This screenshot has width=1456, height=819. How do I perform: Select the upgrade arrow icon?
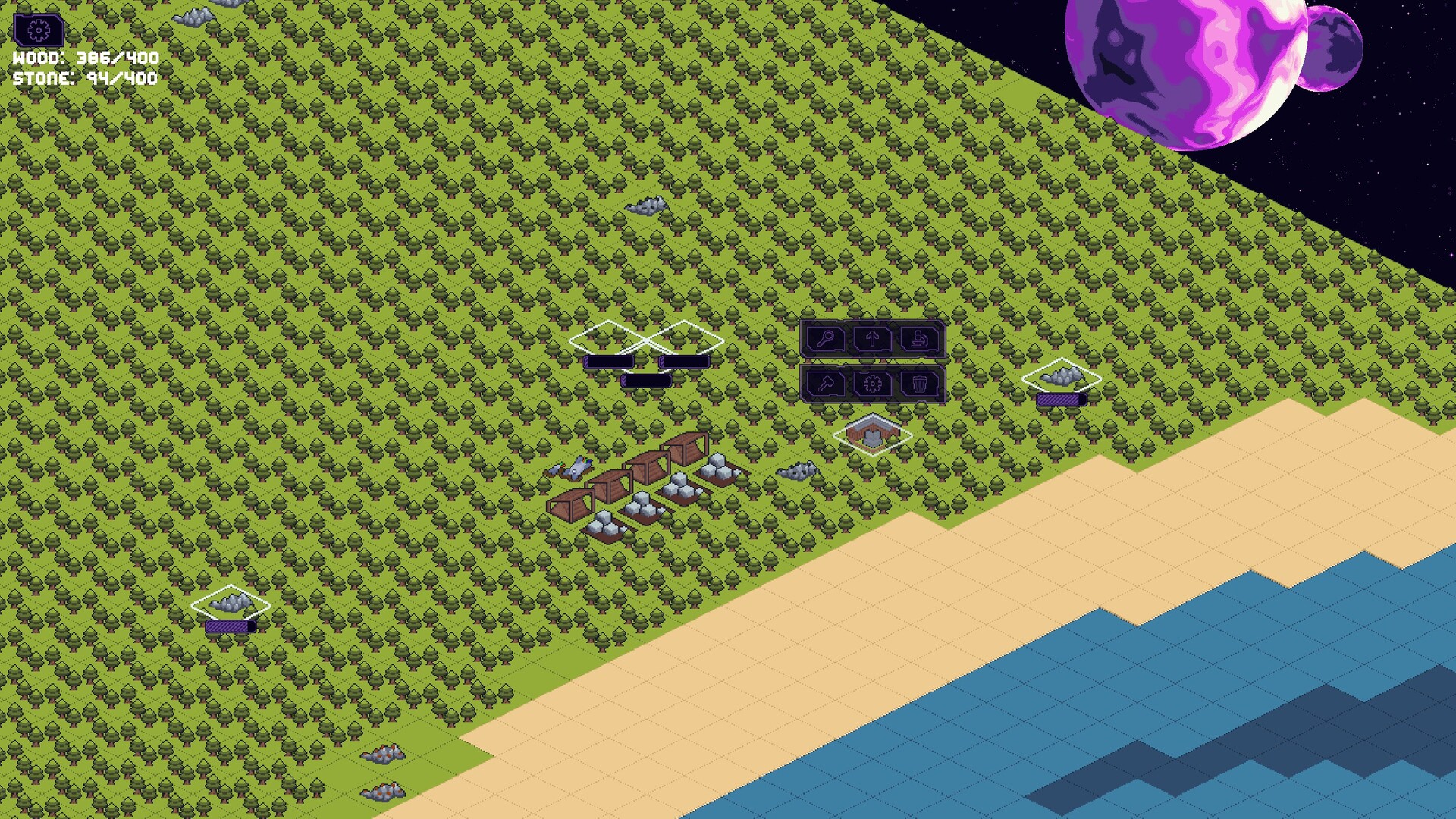[873, 340]
